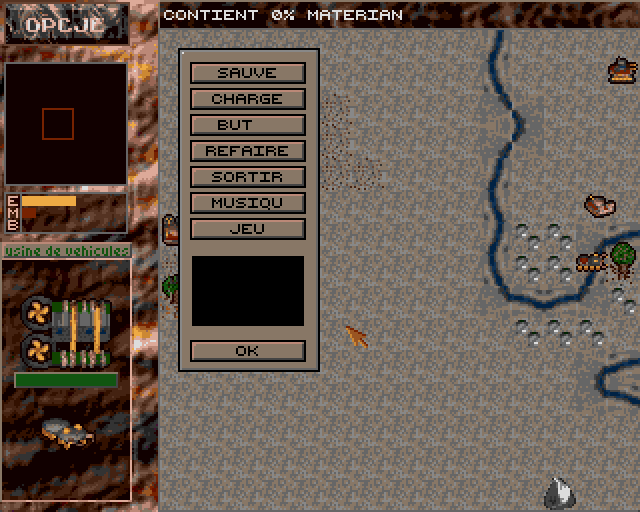Select the vehicle factory building icon
The height and width of the screenshot is (512, 640).
tap(66, 332)
